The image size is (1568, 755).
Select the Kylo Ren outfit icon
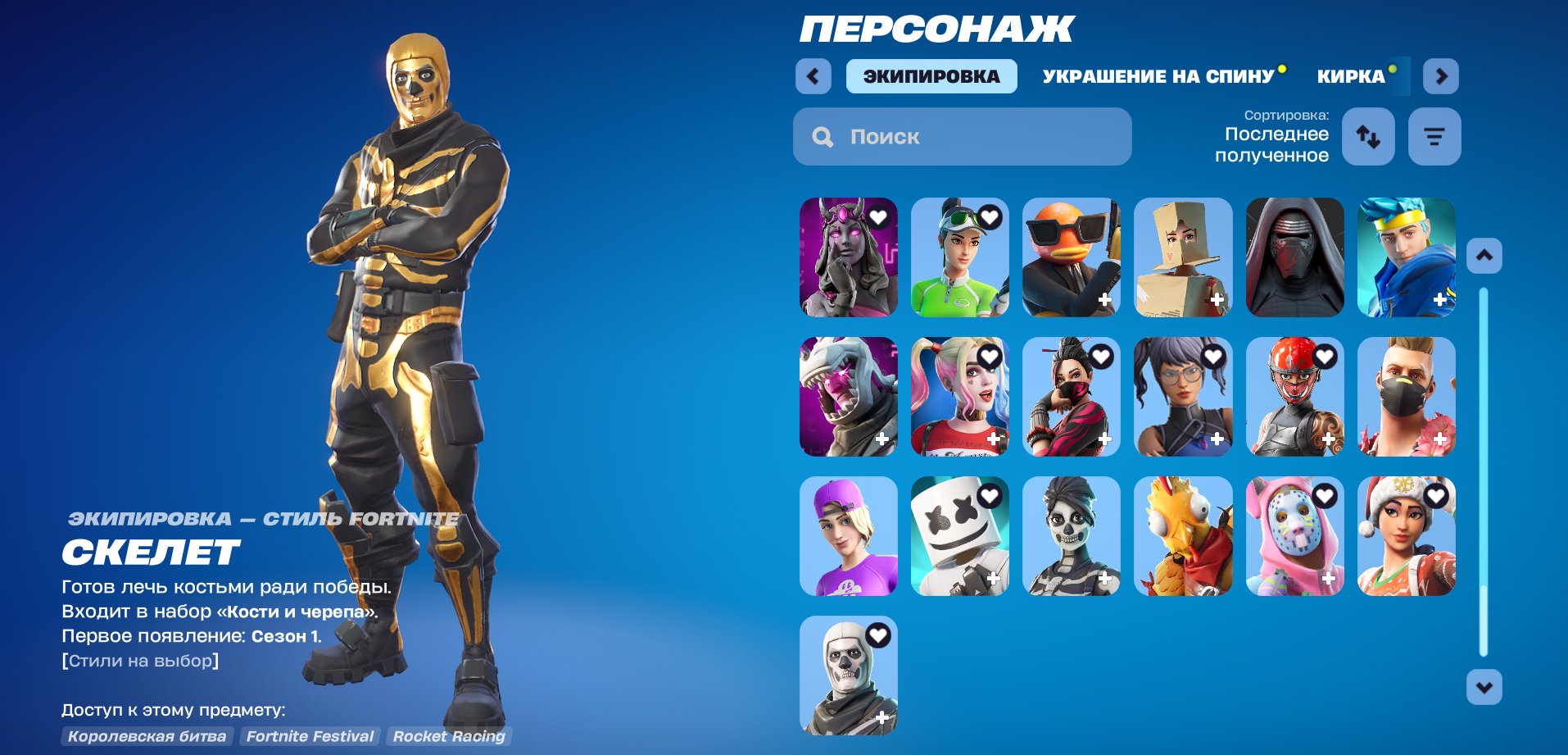pos(1294,258)
